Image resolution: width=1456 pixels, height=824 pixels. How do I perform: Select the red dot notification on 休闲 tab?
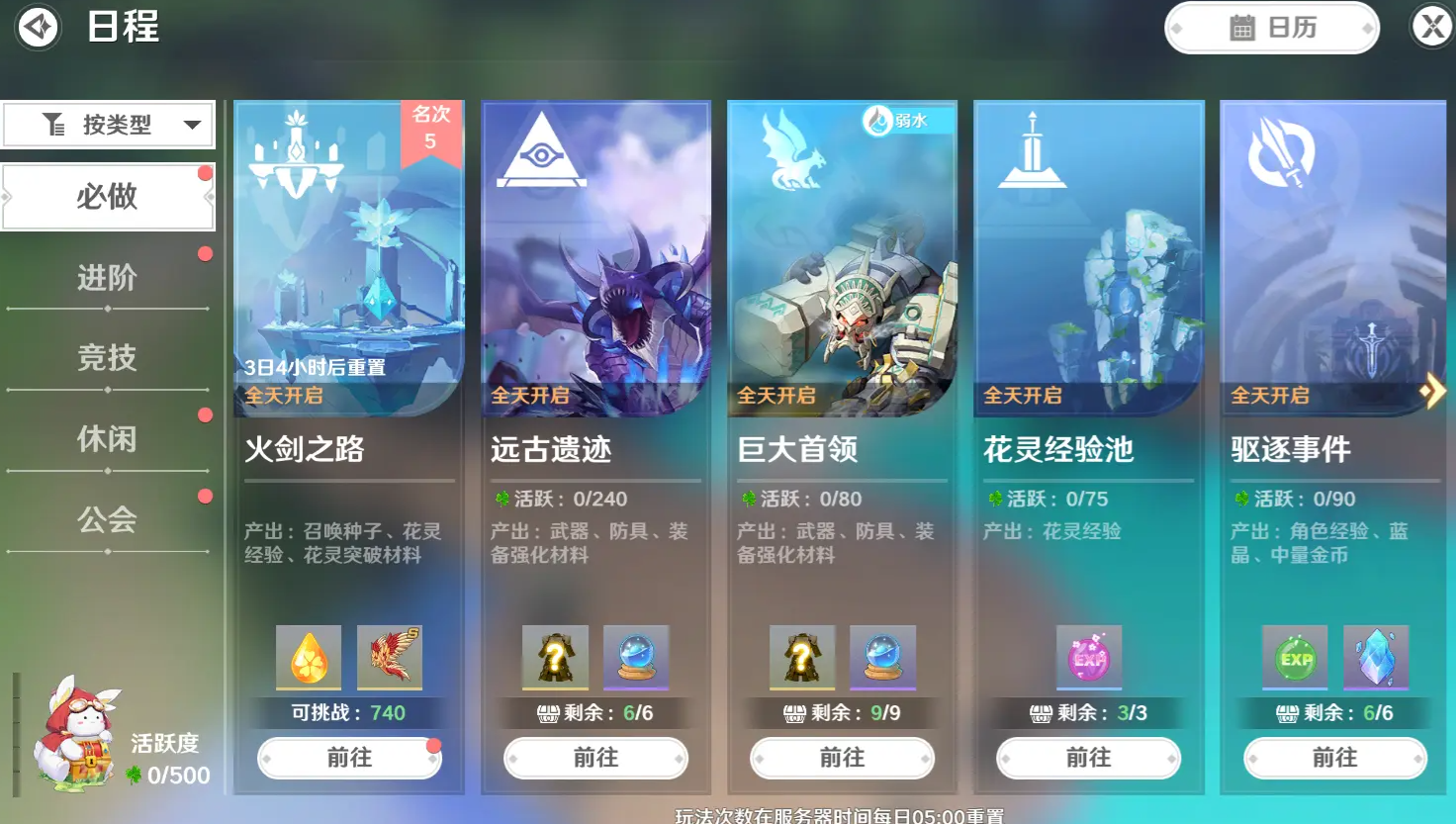pos(205,414)
